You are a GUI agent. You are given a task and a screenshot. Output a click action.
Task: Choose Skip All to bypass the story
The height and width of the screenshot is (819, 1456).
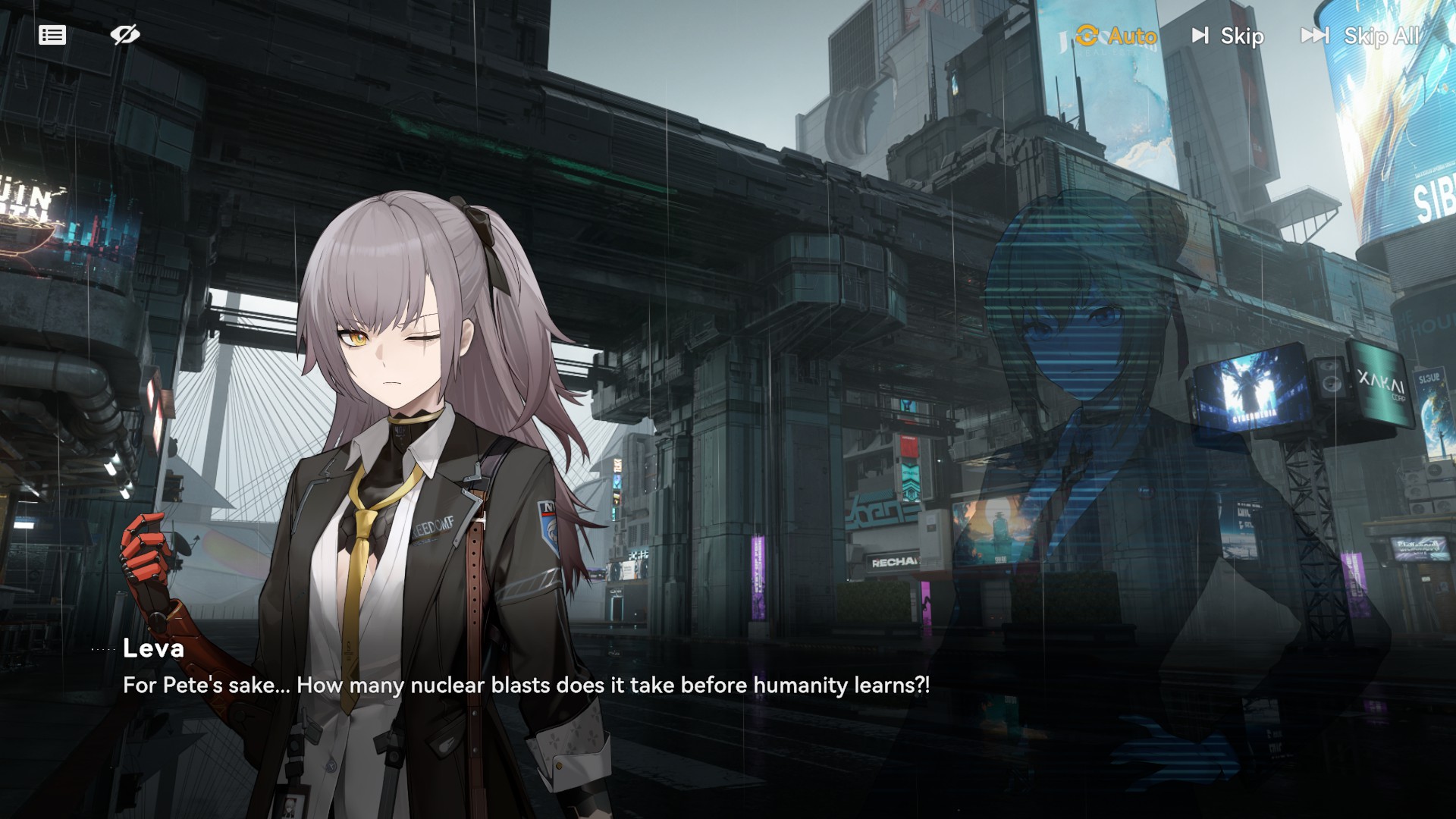[1360, 36]
